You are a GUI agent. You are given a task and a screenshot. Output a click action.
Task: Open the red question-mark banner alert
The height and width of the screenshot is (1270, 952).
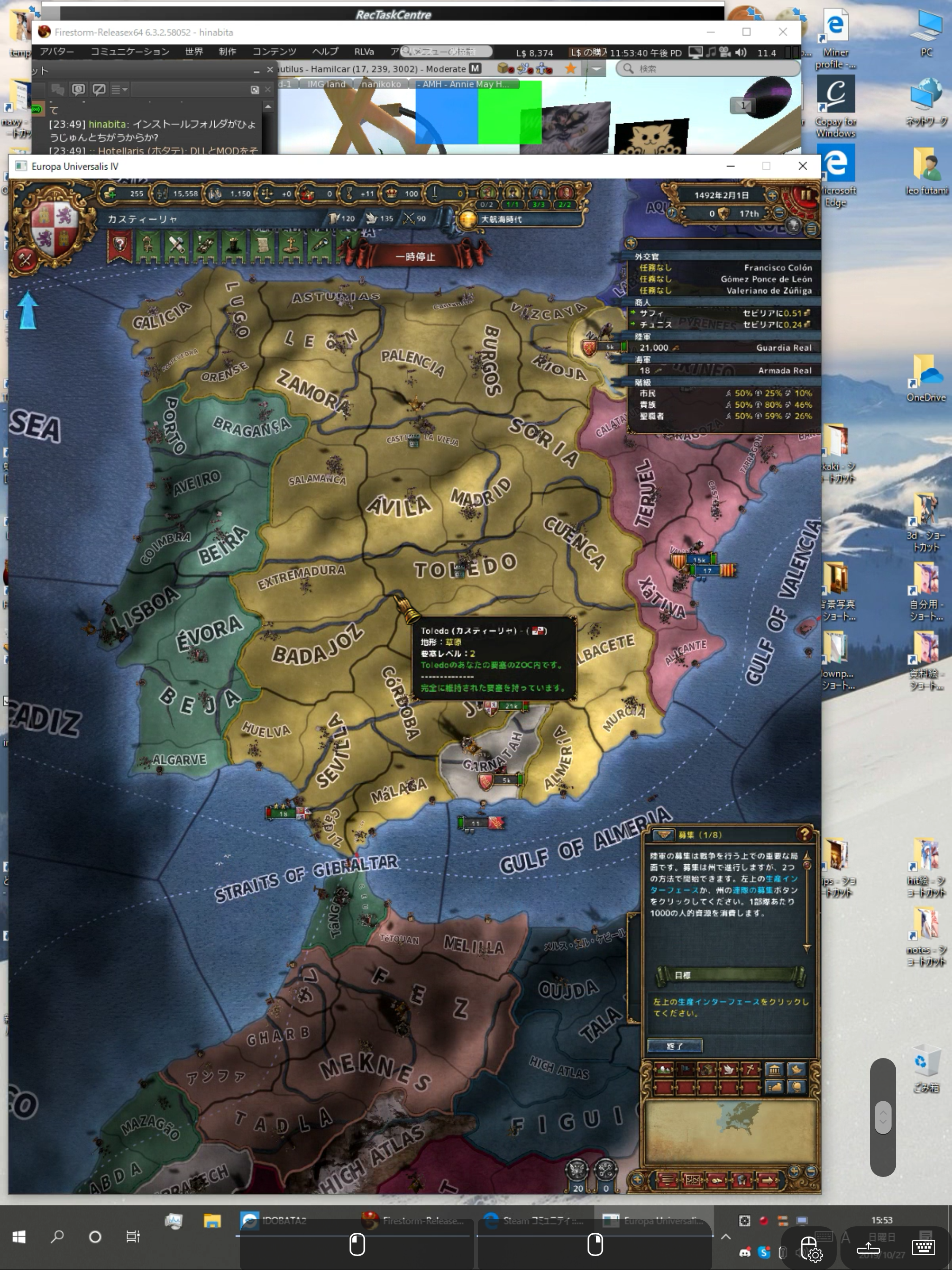pyautogui.click(x=119, y=247)
